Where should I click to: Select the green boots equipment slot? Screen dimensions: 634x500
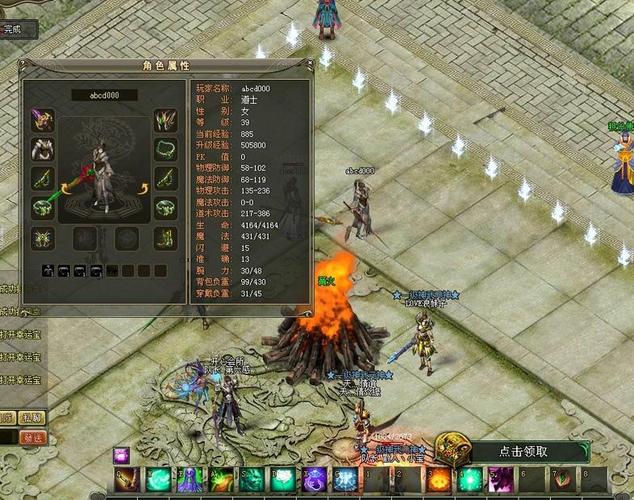pos(164,238)
